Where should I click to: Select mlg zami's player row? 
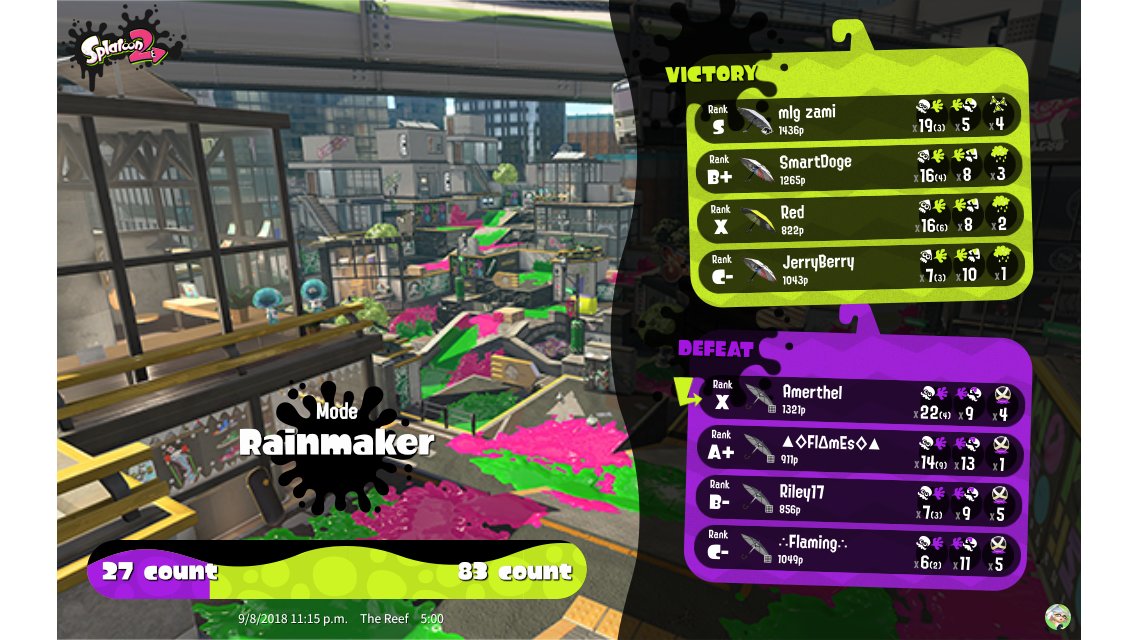point(860,116)
